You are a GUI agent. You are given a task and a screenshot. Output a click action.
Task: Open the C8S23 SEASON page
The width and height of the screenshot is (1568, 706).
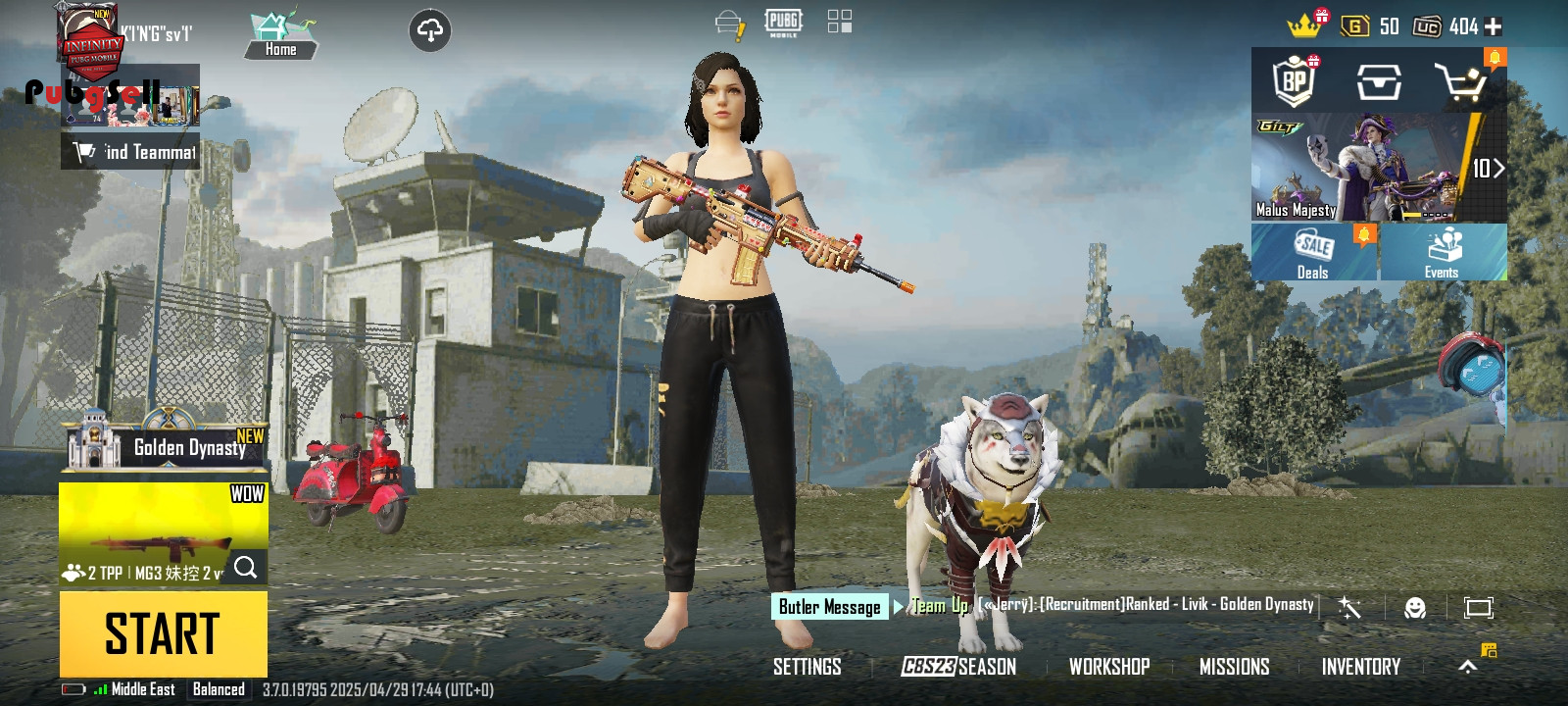(x=958, y=667)
